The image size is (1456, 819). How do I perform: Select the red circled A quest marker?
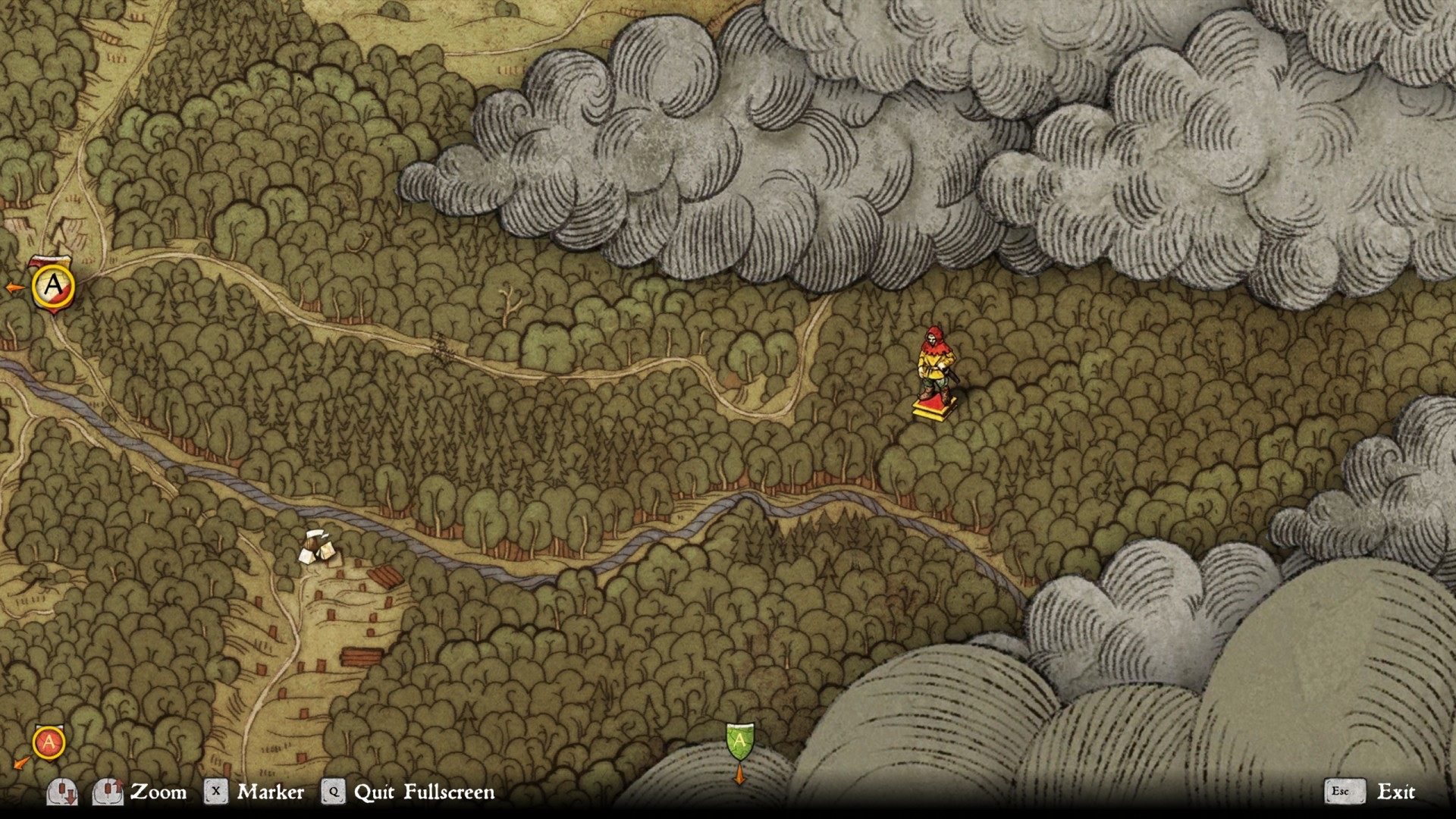49,742
